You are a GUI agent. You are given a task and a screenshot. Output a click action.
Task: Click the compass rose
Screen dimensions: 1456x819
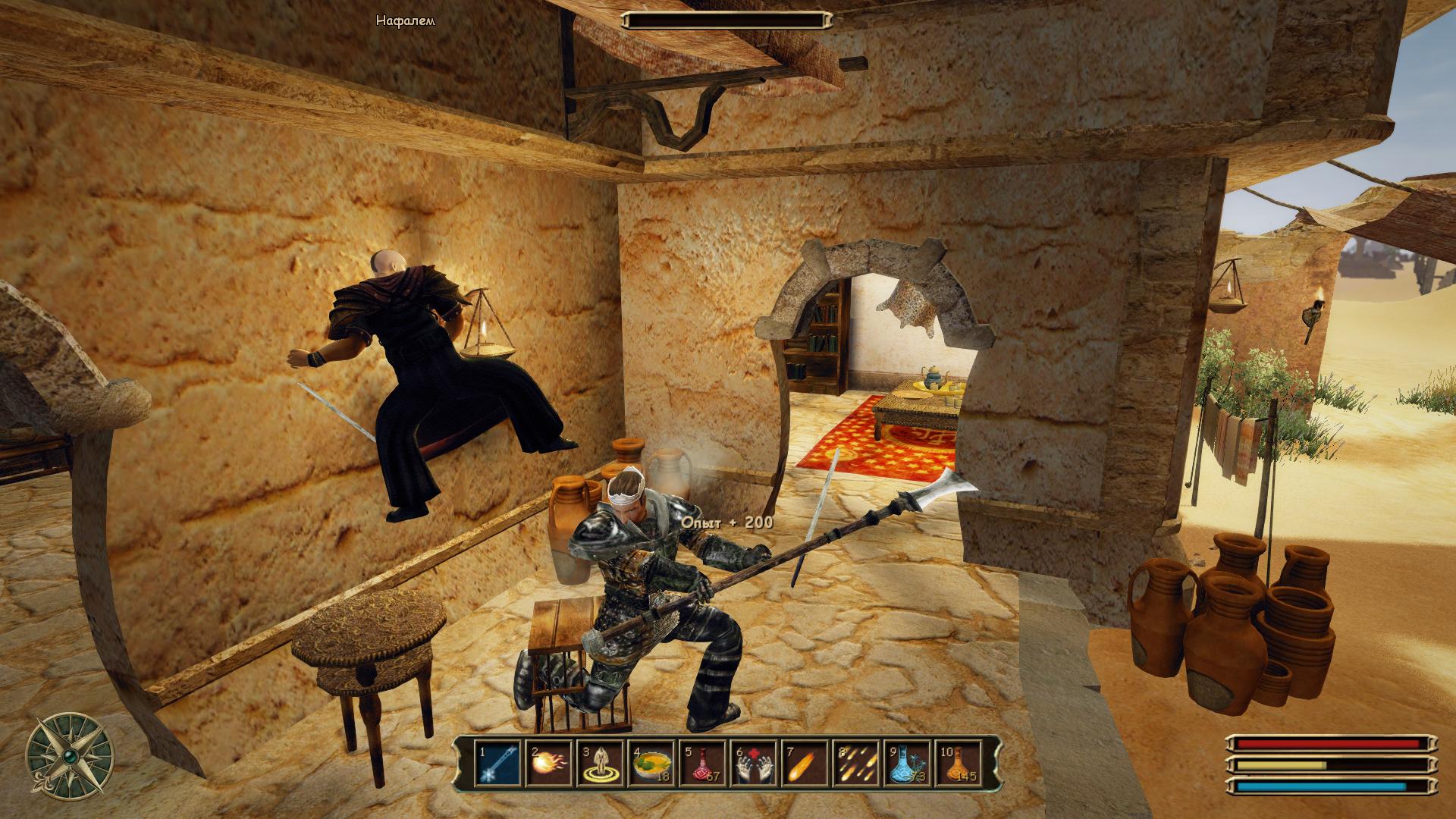point(70,756)
